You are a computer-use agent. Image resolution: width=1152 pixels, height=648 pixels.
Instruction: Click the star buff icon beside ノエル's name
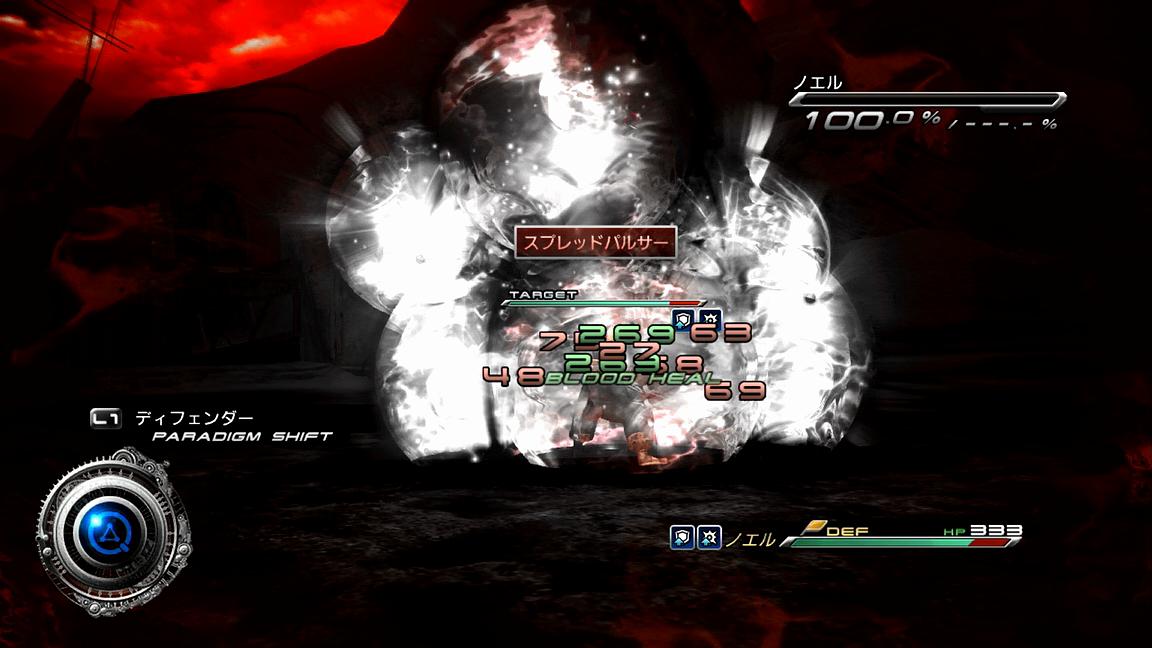709,538
